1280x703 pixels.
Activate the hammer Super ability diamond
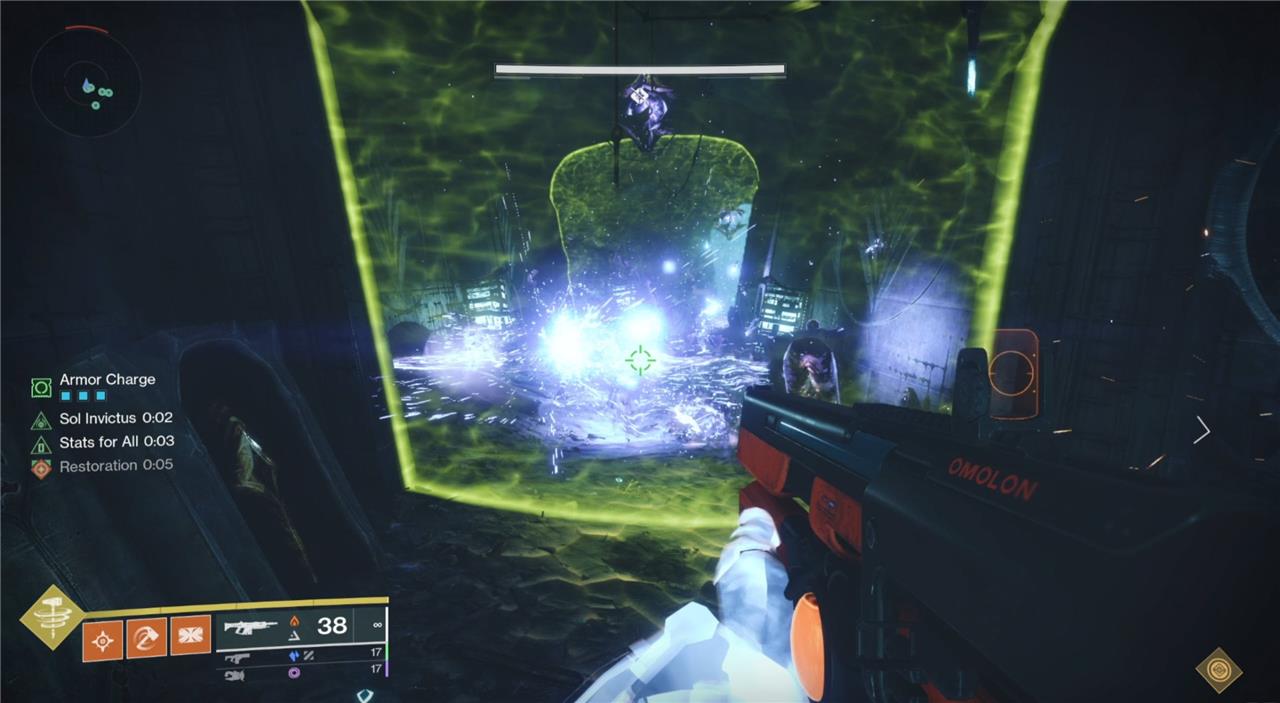[x=52, y=617]
